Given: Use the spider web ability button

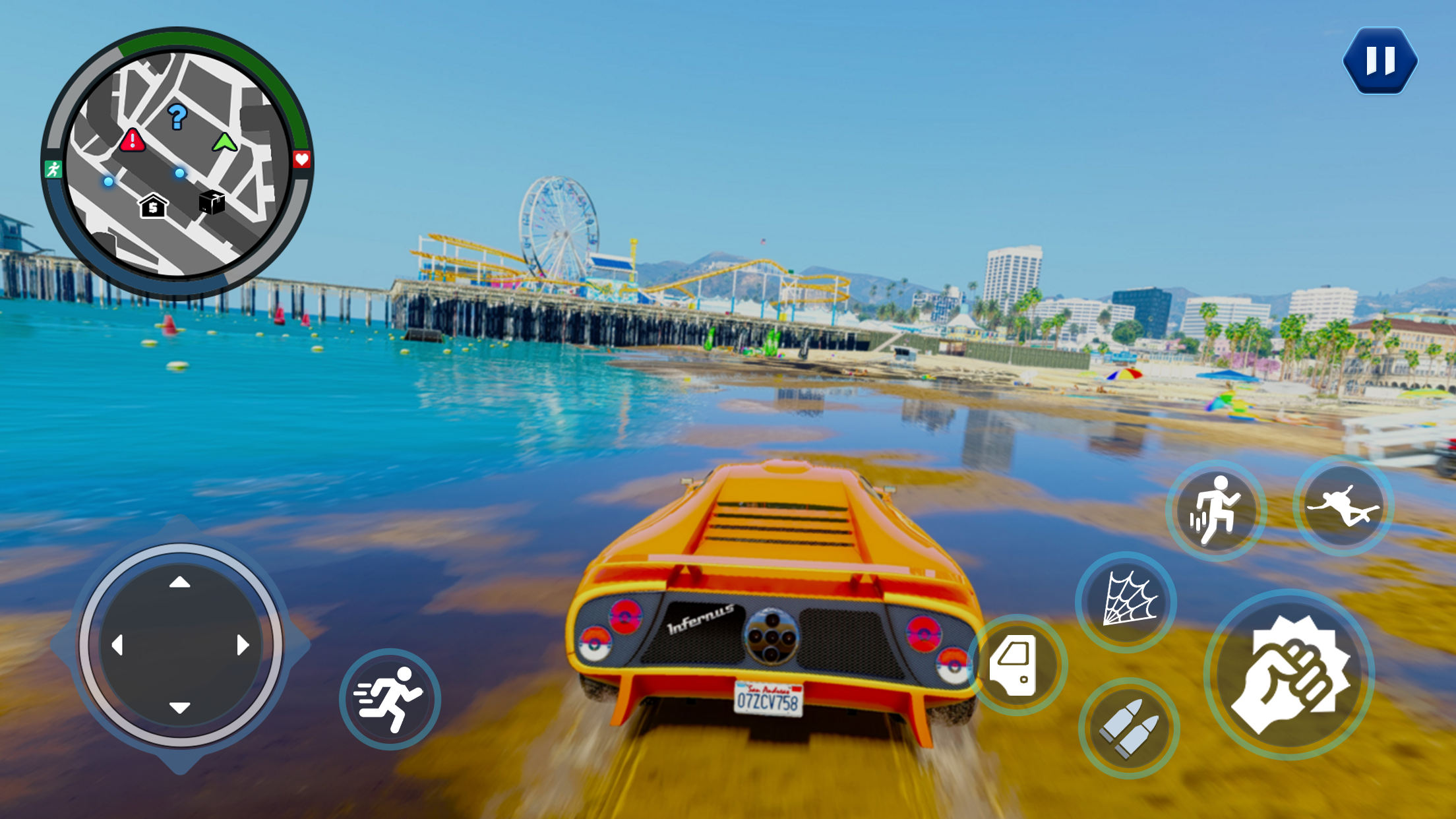Looking at the screenshot, I should coord(1127,601).
